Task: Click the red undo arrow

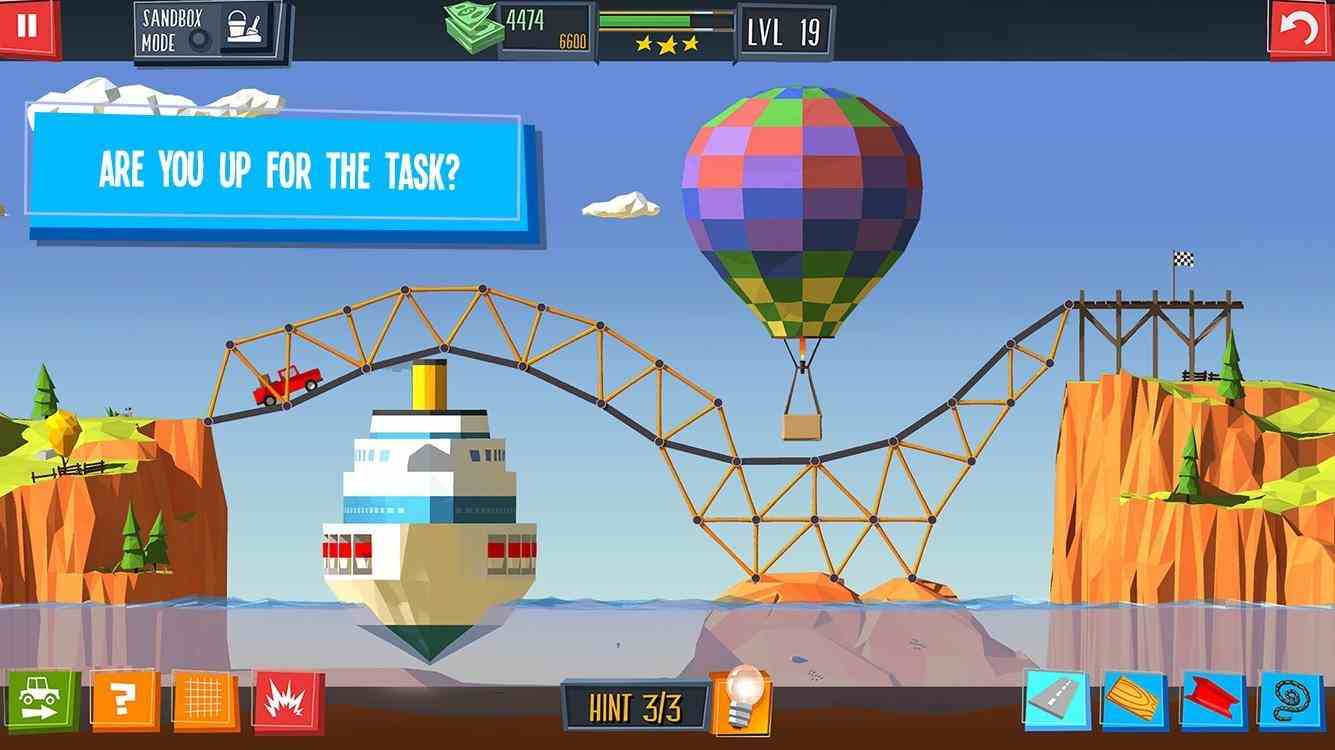Action: pyautogui.click(x=1302, y=27)
